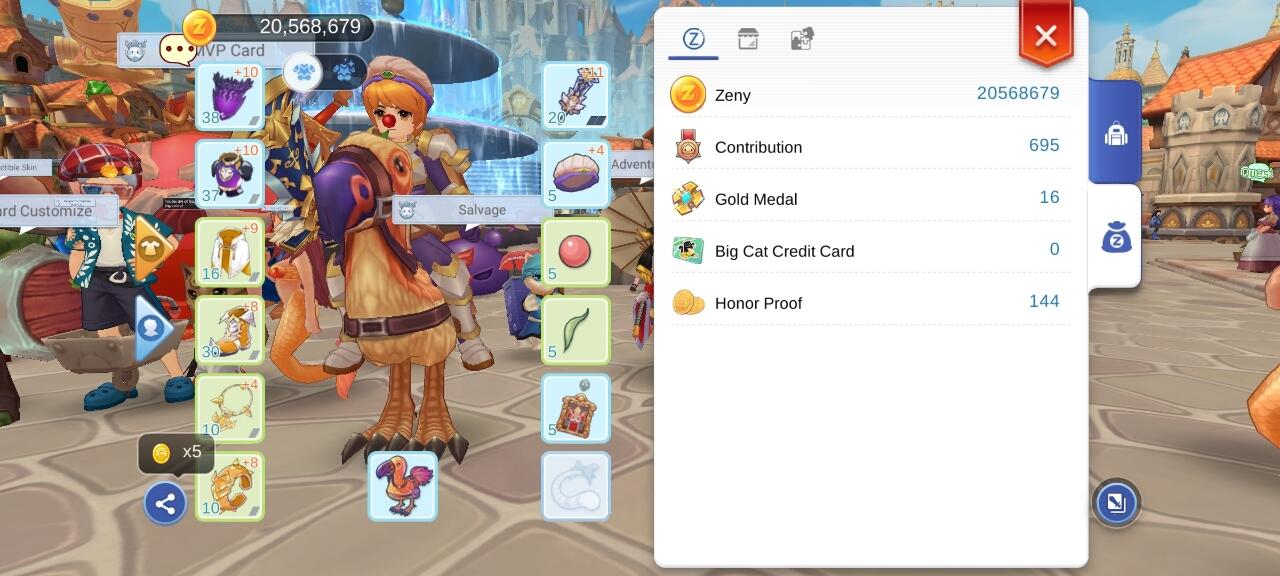
Task: Select the red clown nose slot
Action: (x=576, y=252)
